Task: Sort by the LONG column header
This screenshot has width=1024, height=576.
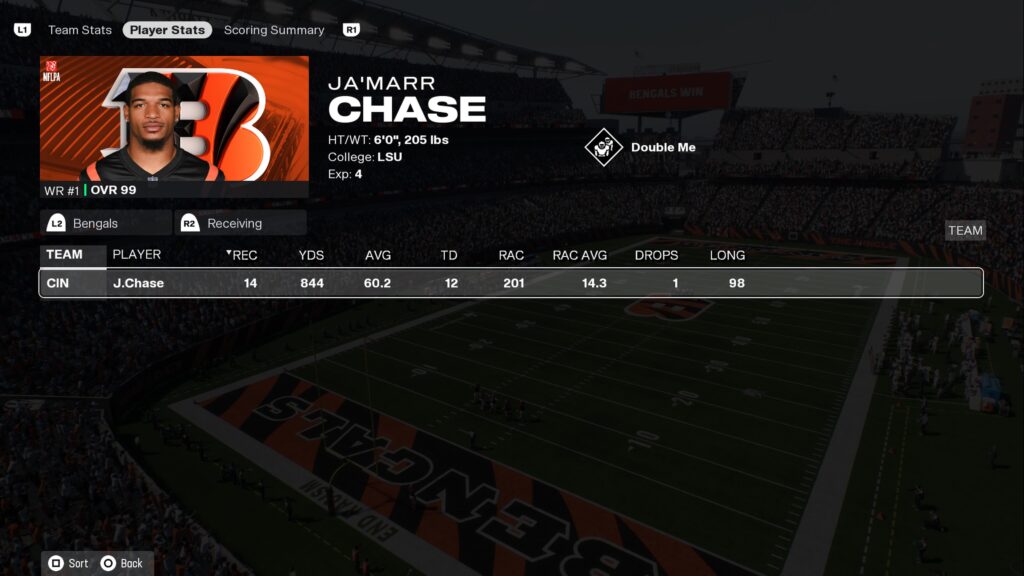Action: click(727, 255)
